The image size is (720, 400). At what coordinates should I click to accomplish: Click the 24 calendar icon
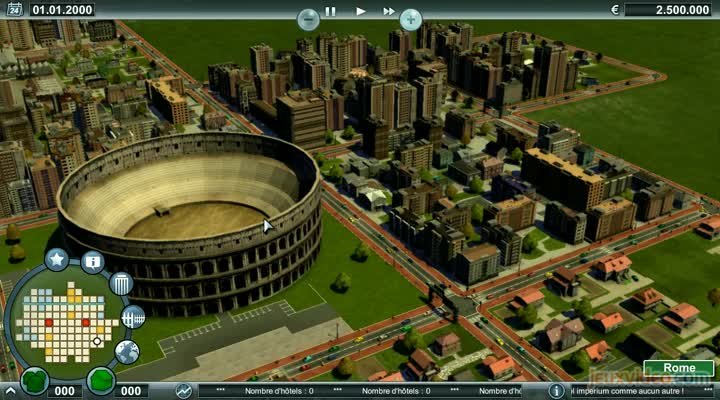coord(13,10)
